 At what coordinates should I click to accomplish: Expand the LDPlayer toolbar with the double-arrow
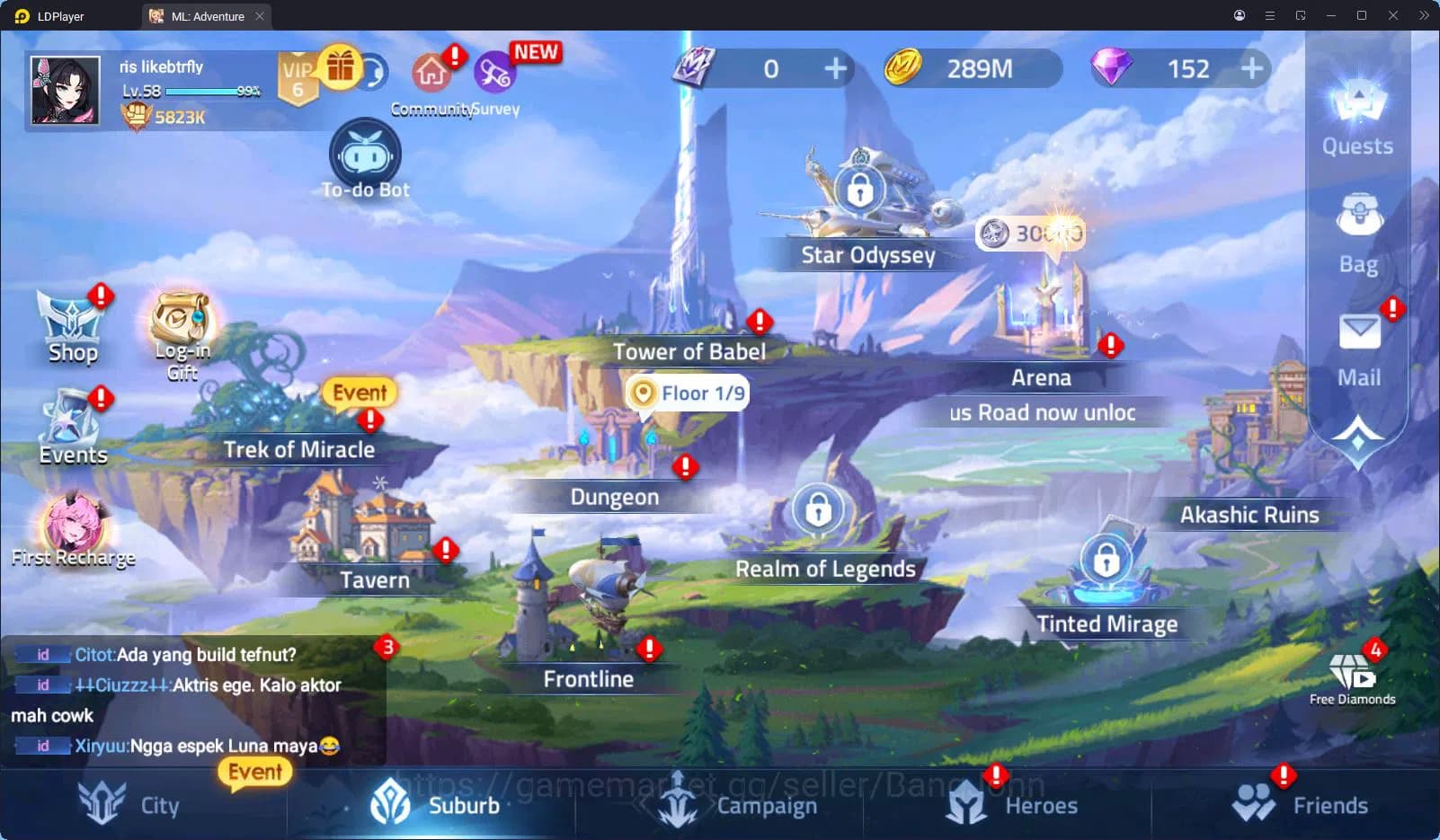(x=1423, y=15)
